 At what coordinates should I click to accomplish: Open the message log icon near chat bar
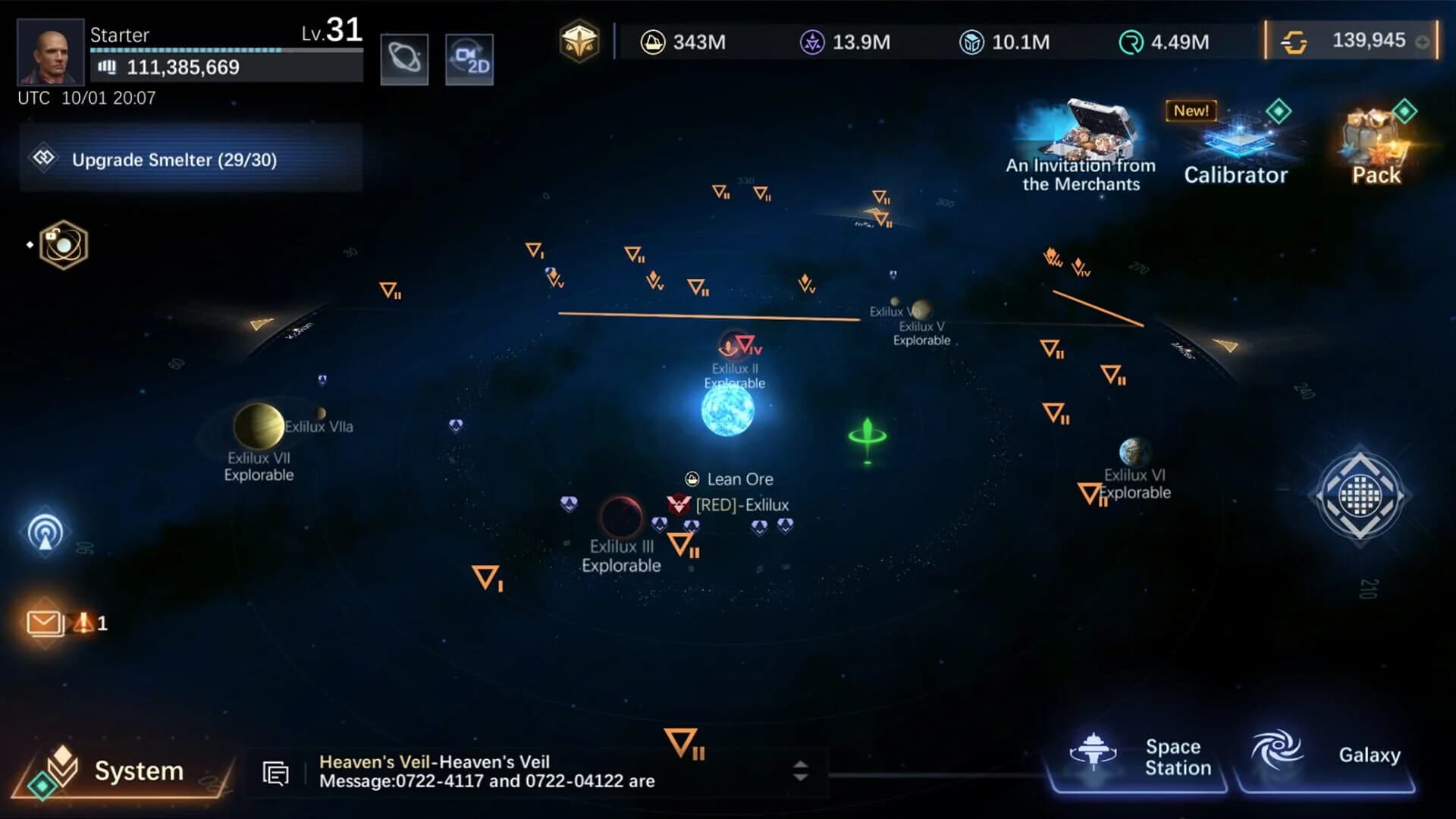coord(275,772)
